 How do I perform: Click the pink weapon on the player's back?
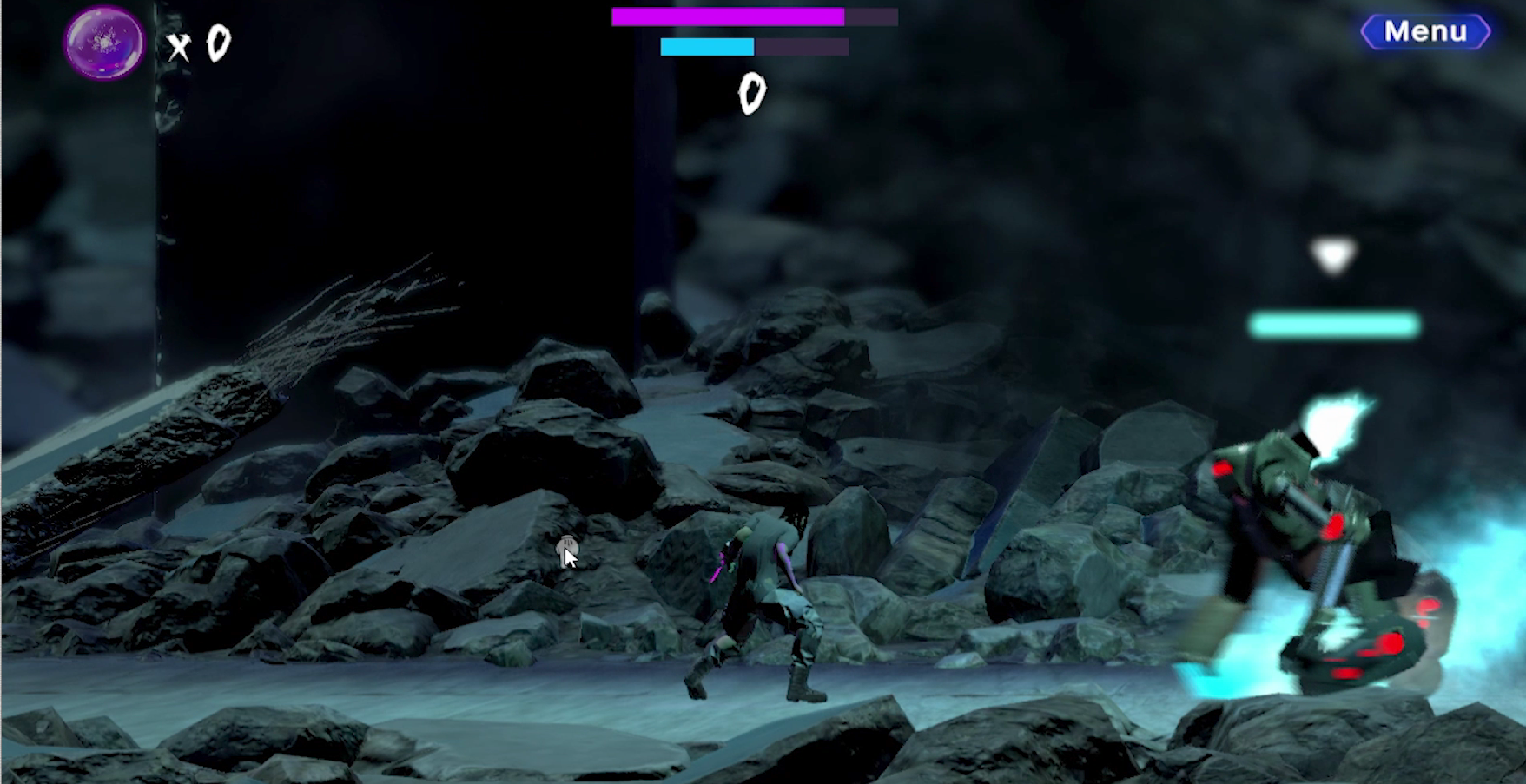[720, 564]
